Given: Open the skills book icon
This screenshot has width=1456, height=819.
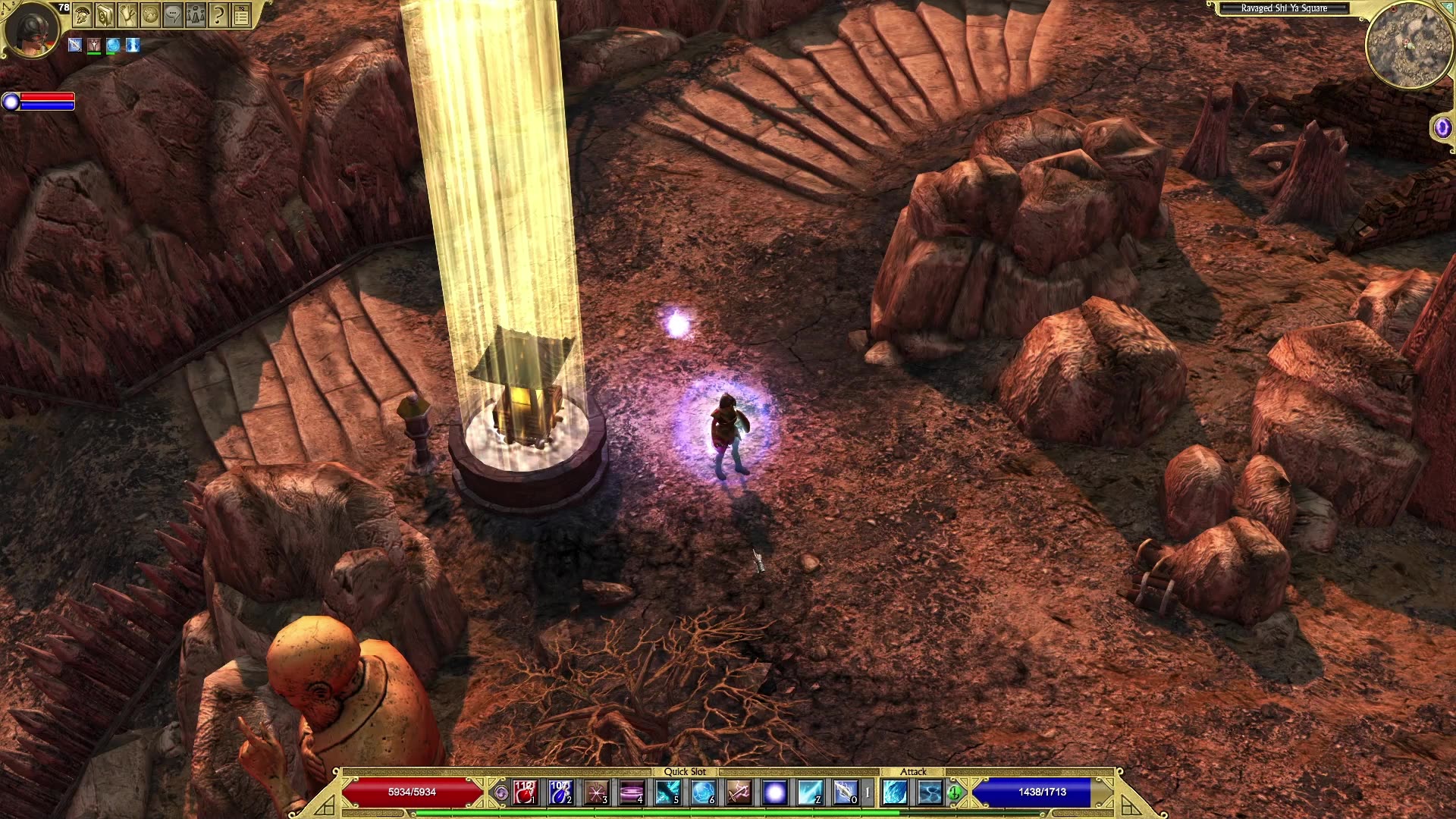Looking at the screenshot, I should [105, 14].
